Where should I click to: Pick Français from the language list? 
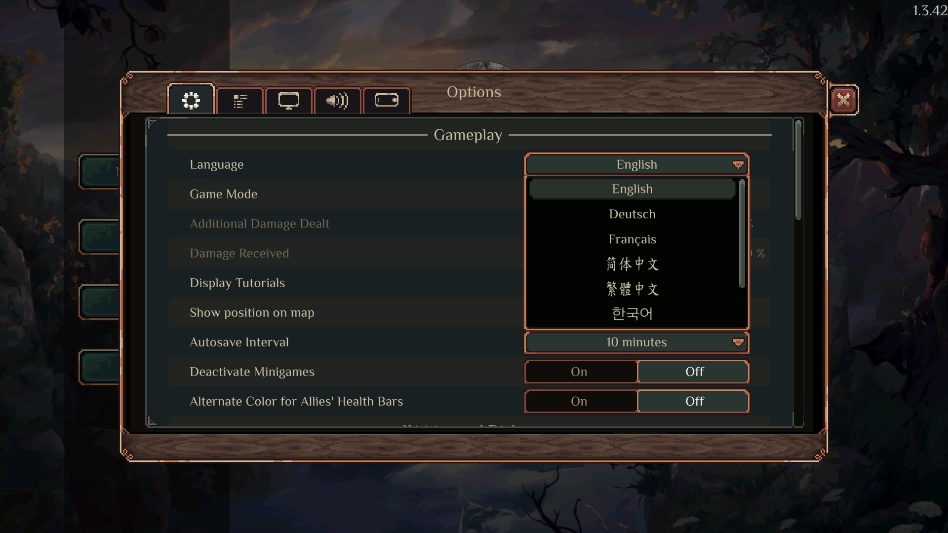(632, 239)
